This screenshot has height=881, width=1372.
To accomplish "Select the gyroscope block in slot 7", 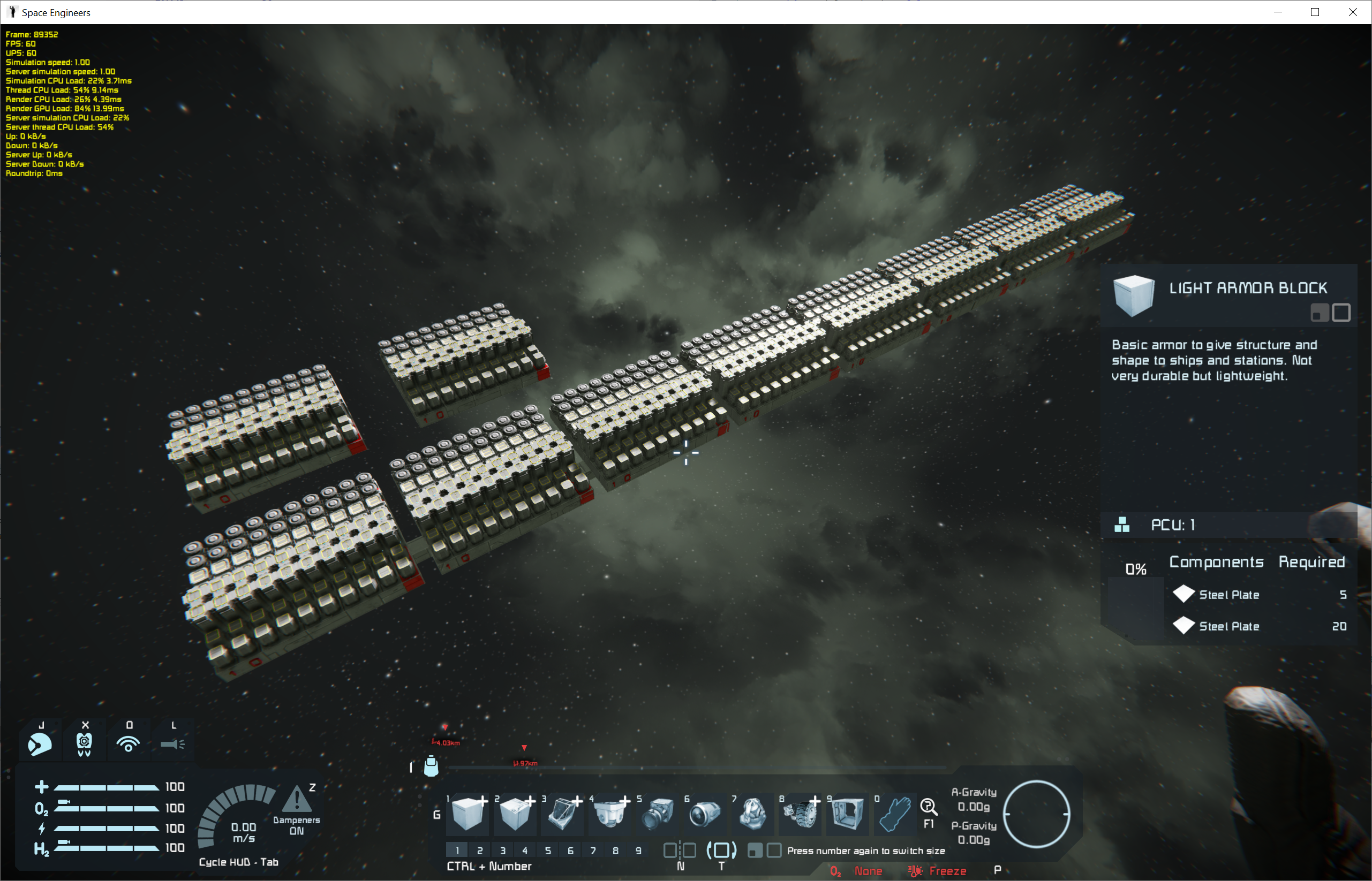I will tap(753, 813).
